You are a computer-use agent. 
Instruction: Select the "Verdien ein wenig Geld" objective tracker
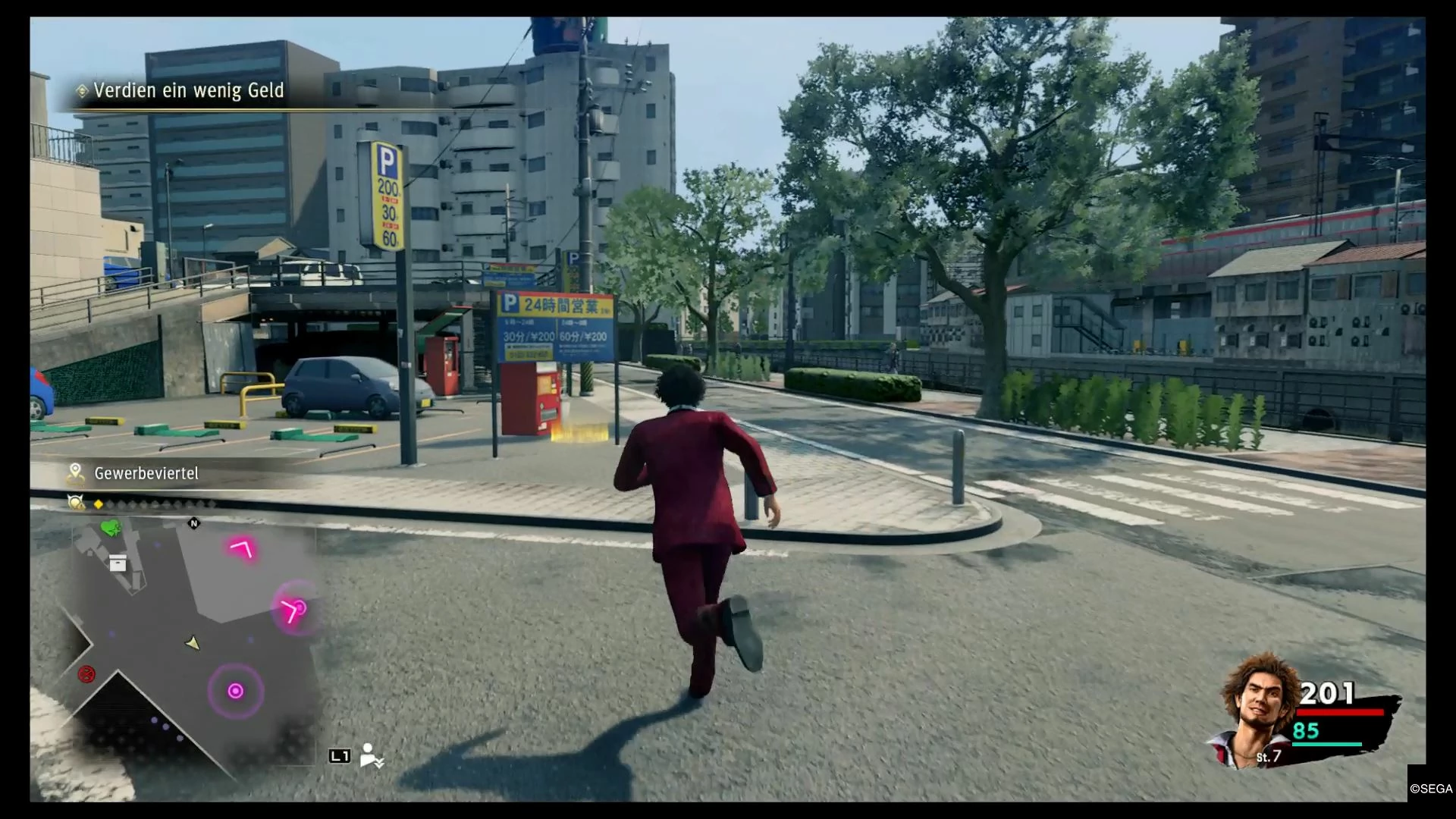click(188, 91)
